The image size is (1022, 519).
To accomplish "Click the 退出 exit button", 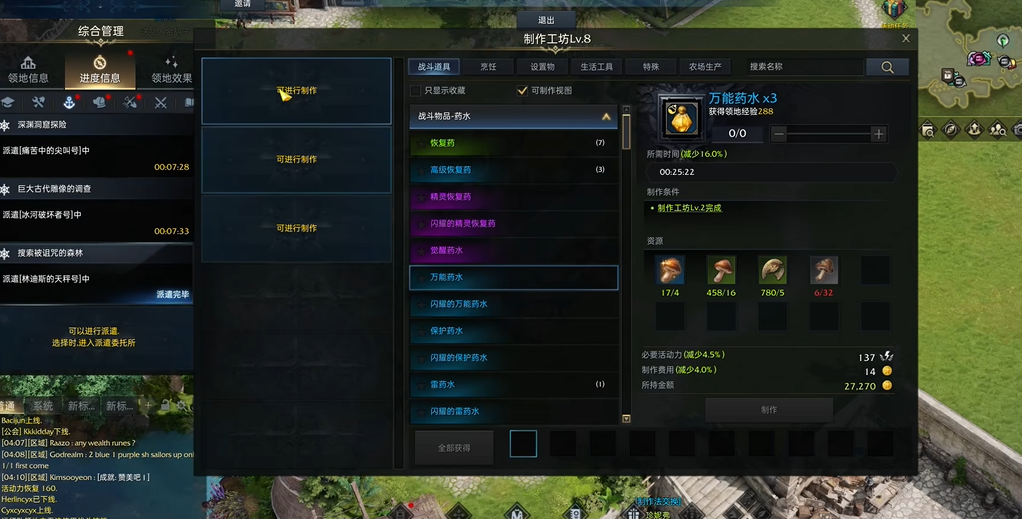I will [x=546, y=20].
